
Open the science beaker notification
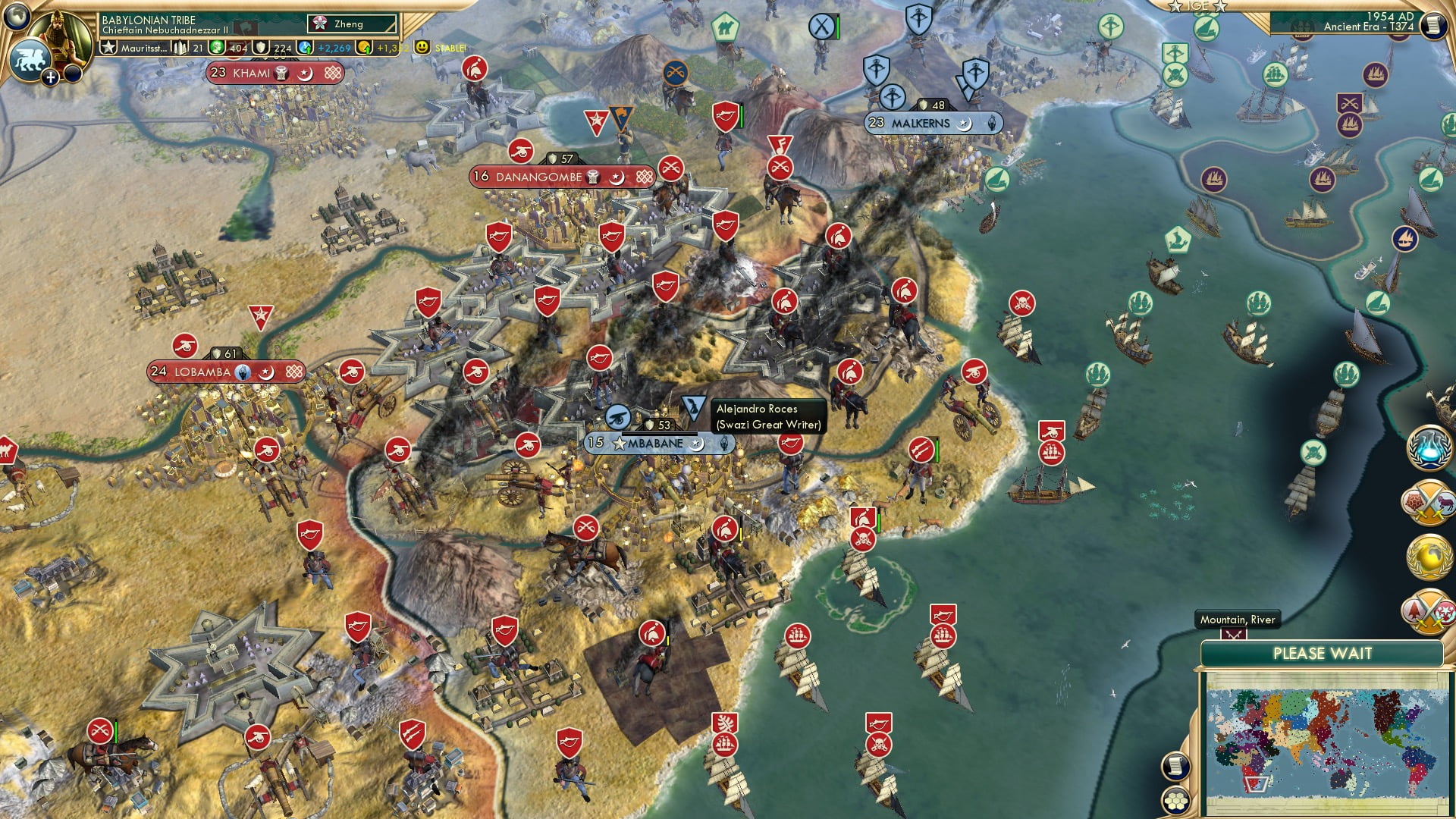point(1429,447)
